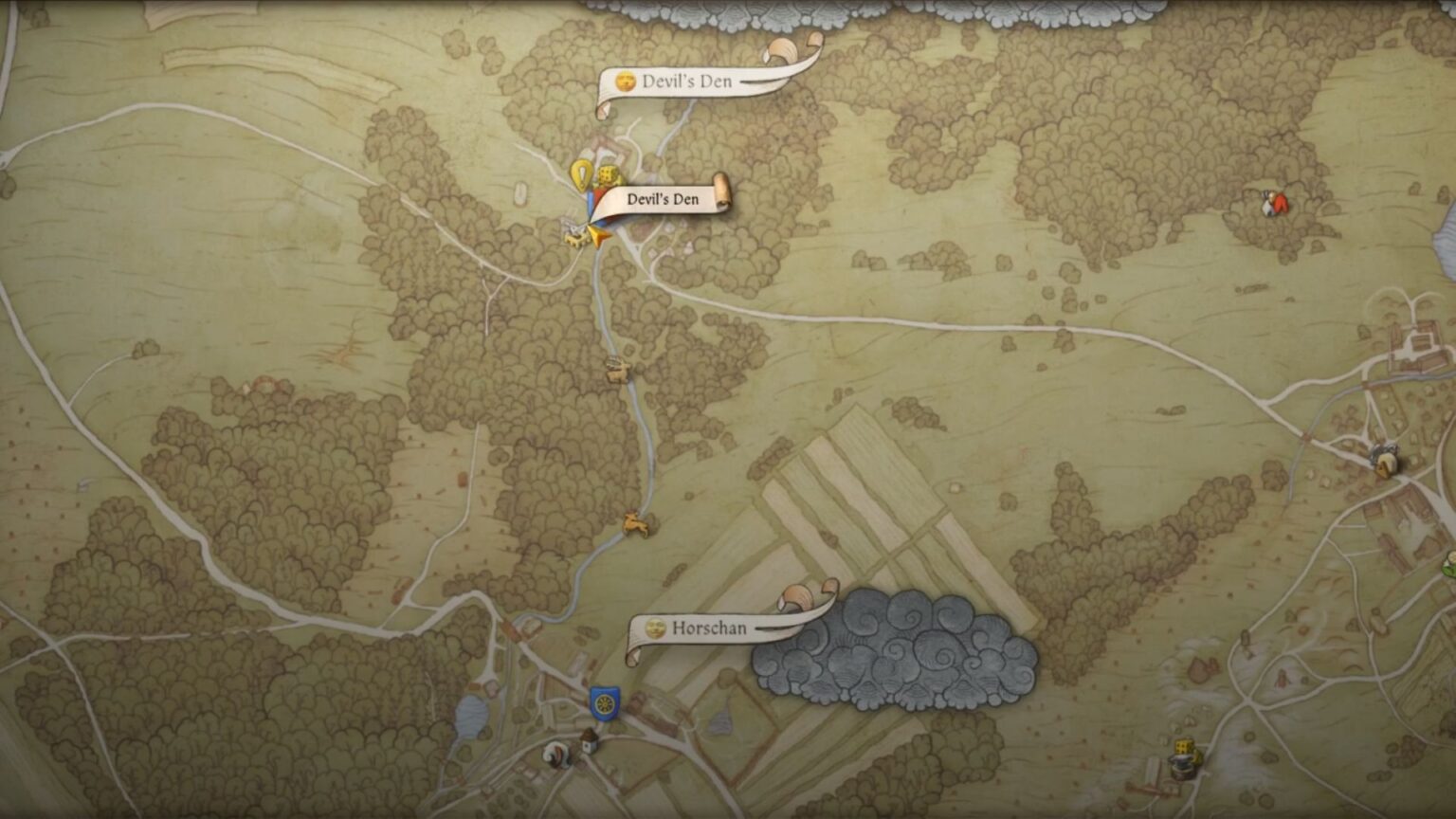Click the yellow exclamation quest marker
This screenshot has height=819, width=1456.
pyautogui.click(x=583, y=176)
